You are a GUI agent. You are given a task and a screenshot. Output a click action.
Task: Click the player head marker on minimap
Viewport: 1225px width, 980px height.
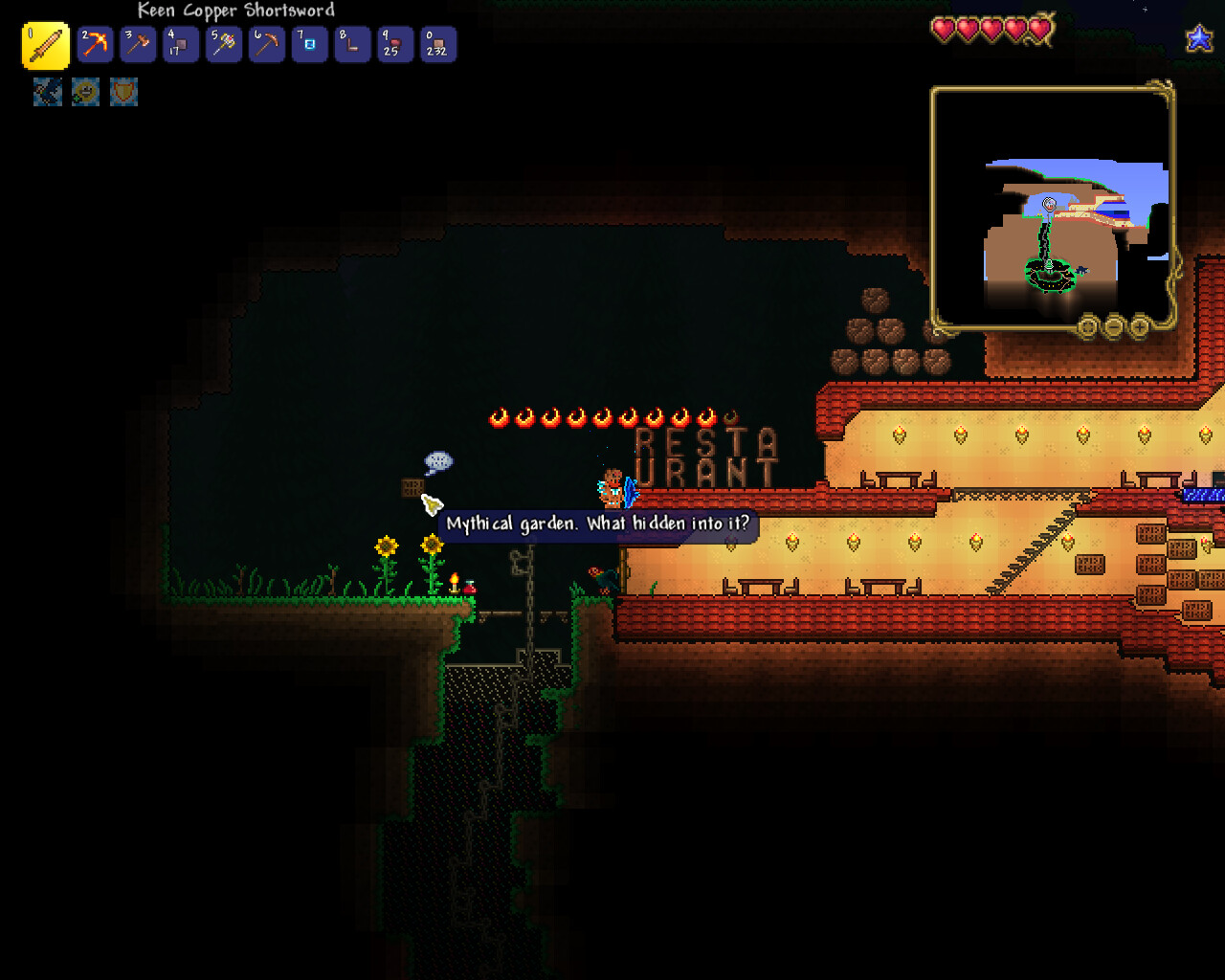pyautogui.click(x=1049, y=204)
